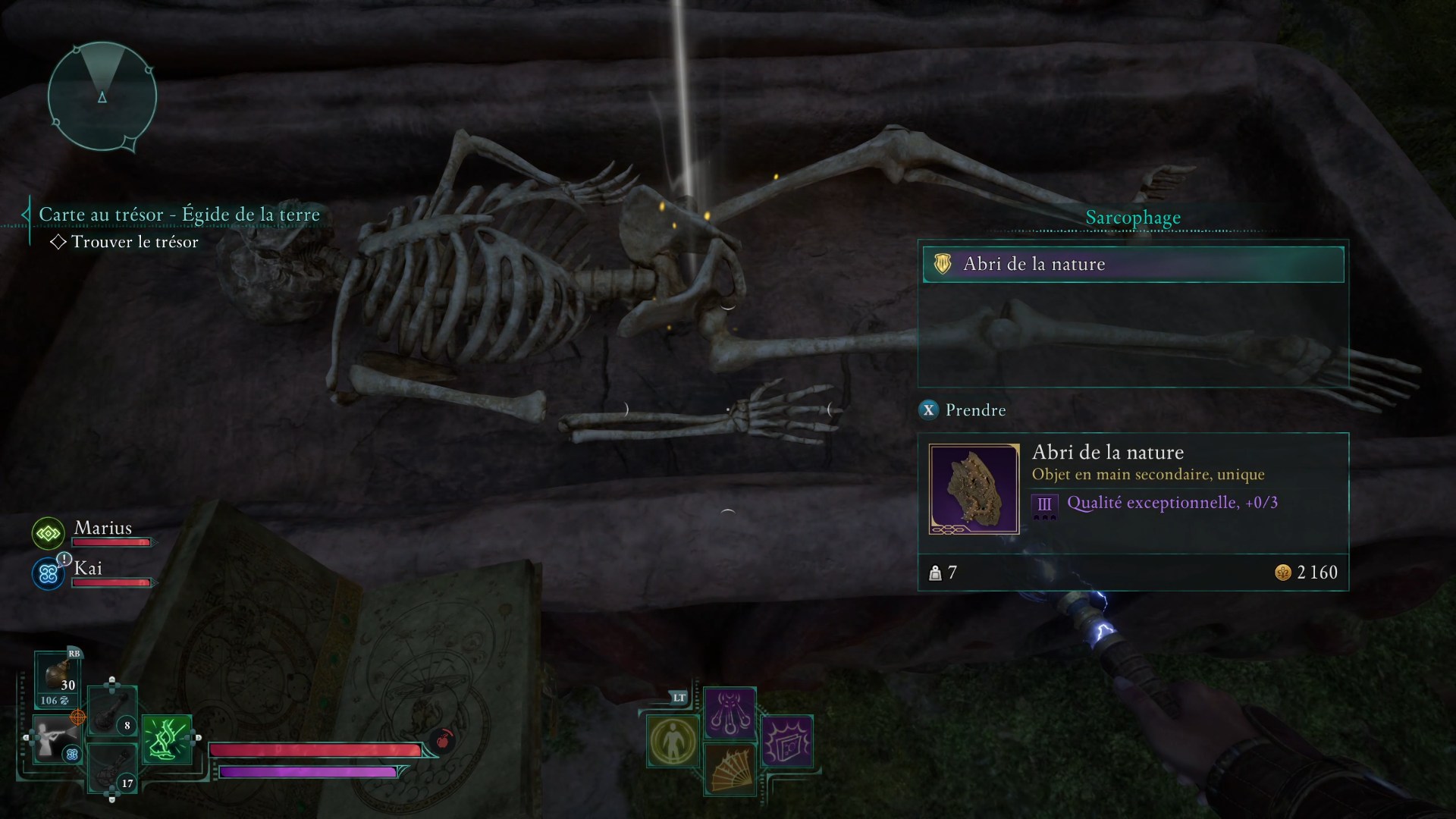Click the Abri de la nature item thumbnail

[974, 489]
